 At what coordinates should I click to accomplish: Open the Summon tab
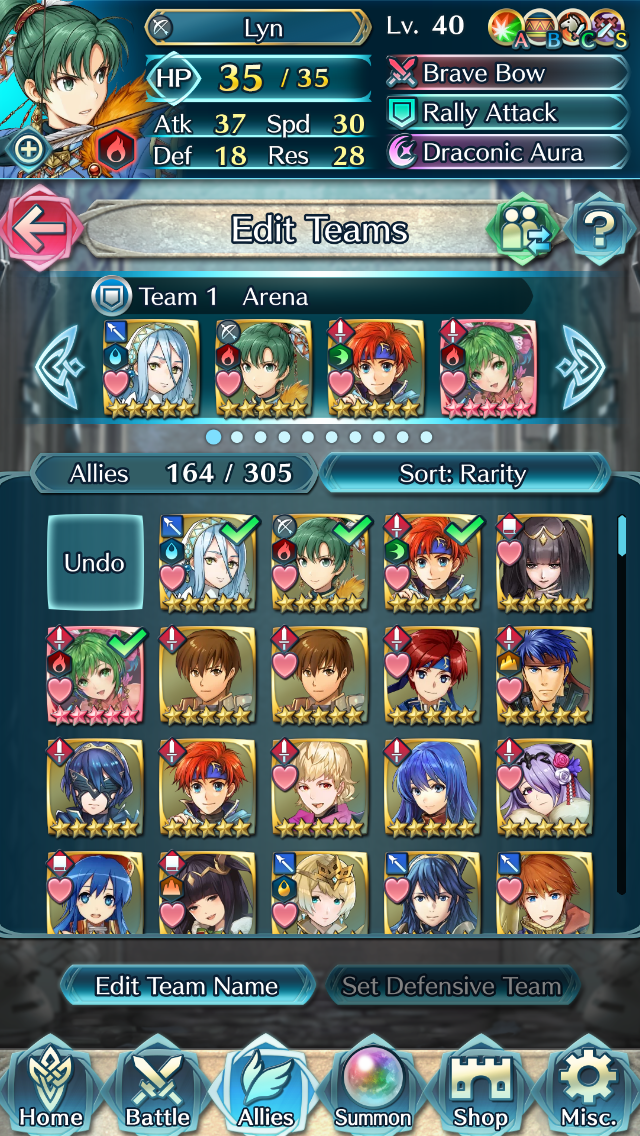click(373, 1088)
